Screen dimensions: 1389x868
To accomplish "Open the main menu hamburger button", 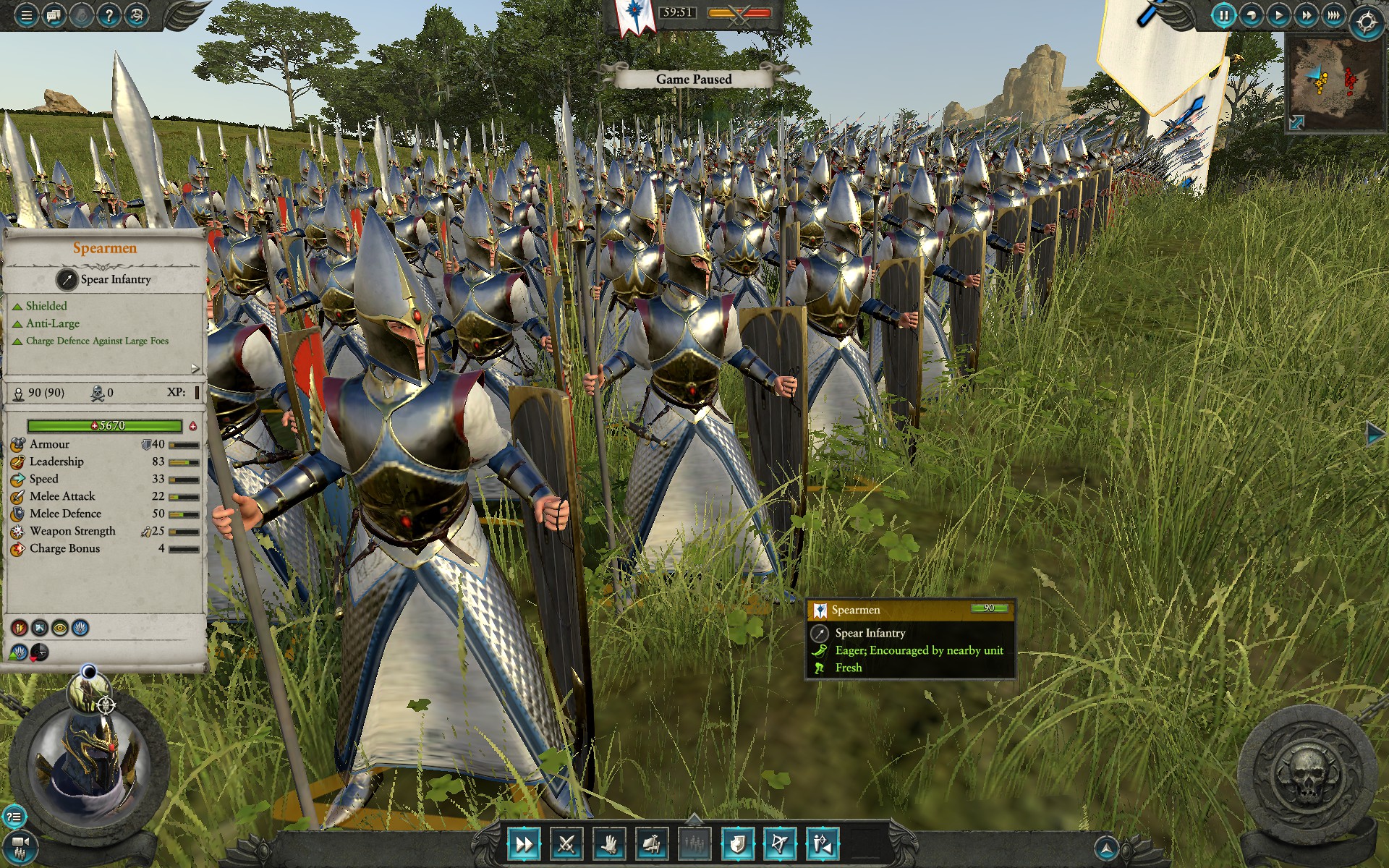I will 26,15.
